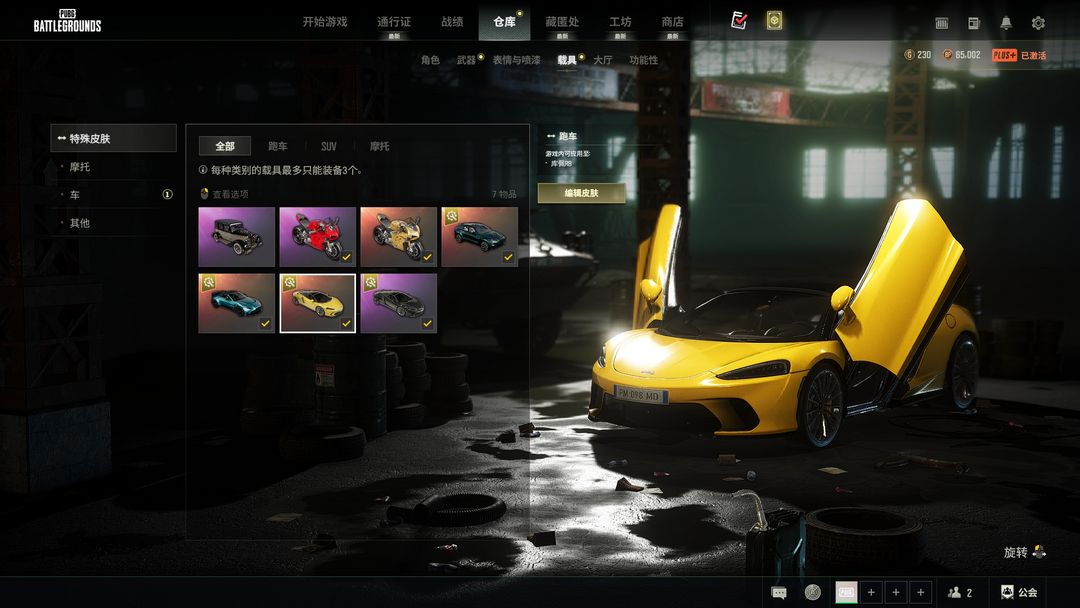Open the notifications bell
The height and width of the screenshot is (608, 1080).
[1006, 23]
